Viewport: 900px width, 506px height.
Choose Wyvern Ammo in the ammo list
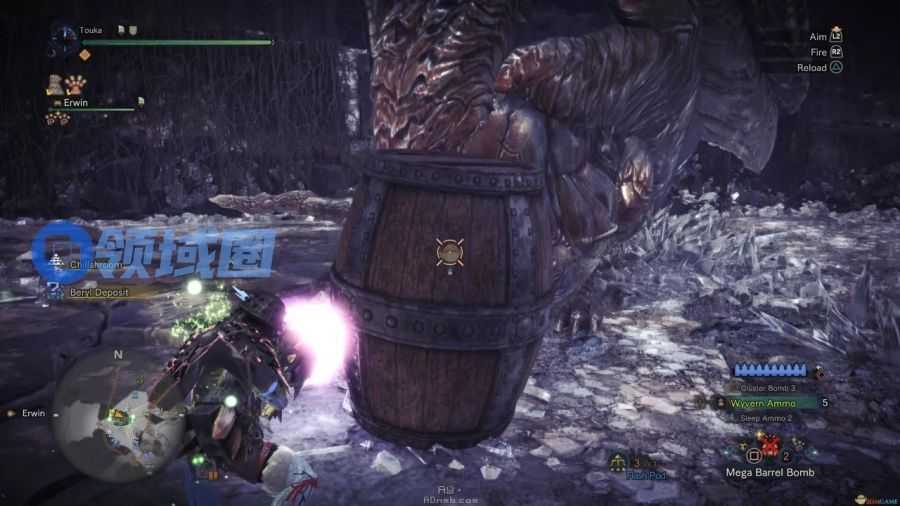coord(762,403)
